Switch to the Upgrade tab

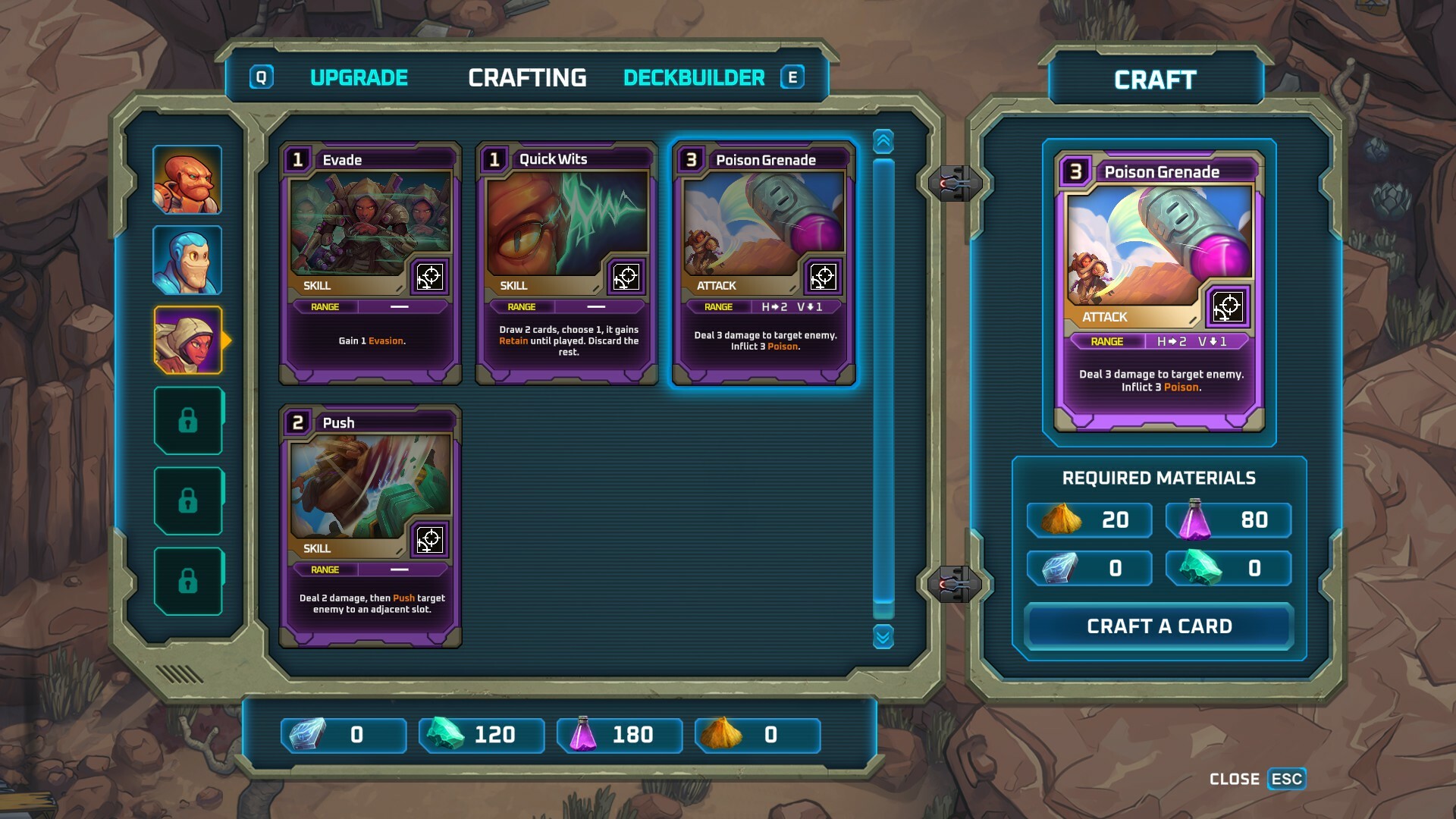[x=359, y=78]
